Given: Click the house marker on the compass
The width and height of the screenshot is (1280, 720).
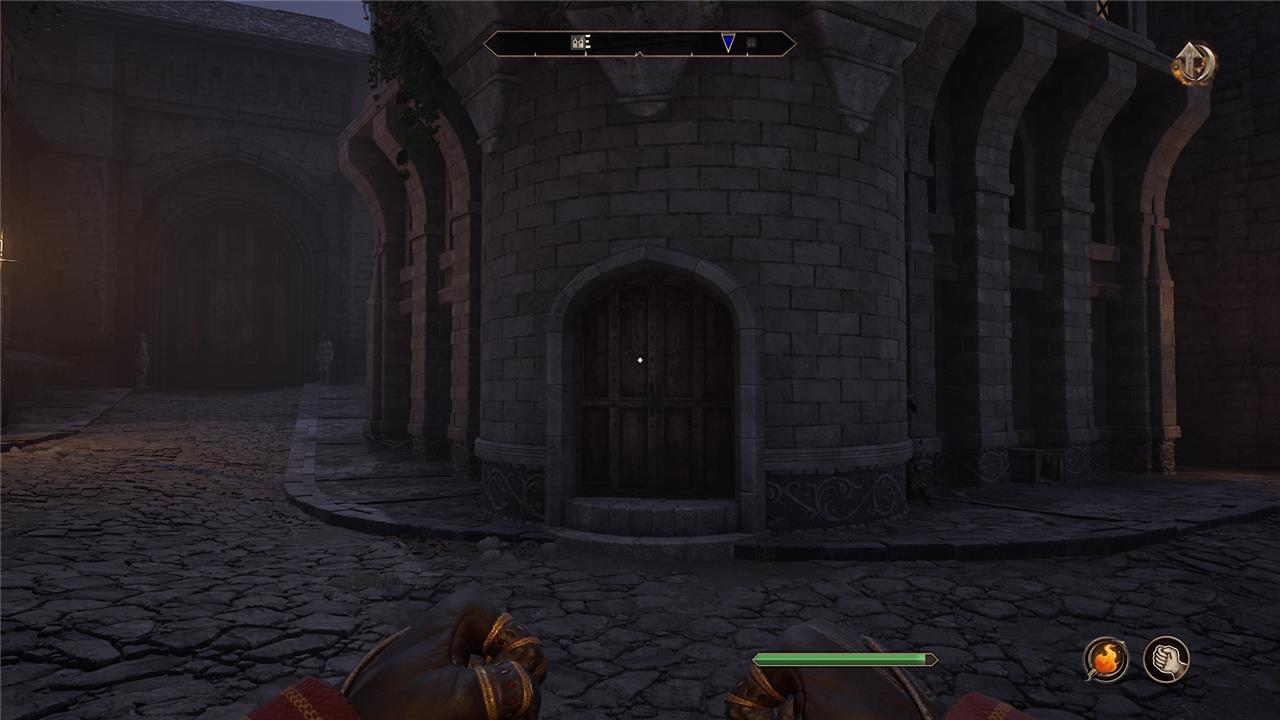Looking at the screenshot, I should pos(578,41).
